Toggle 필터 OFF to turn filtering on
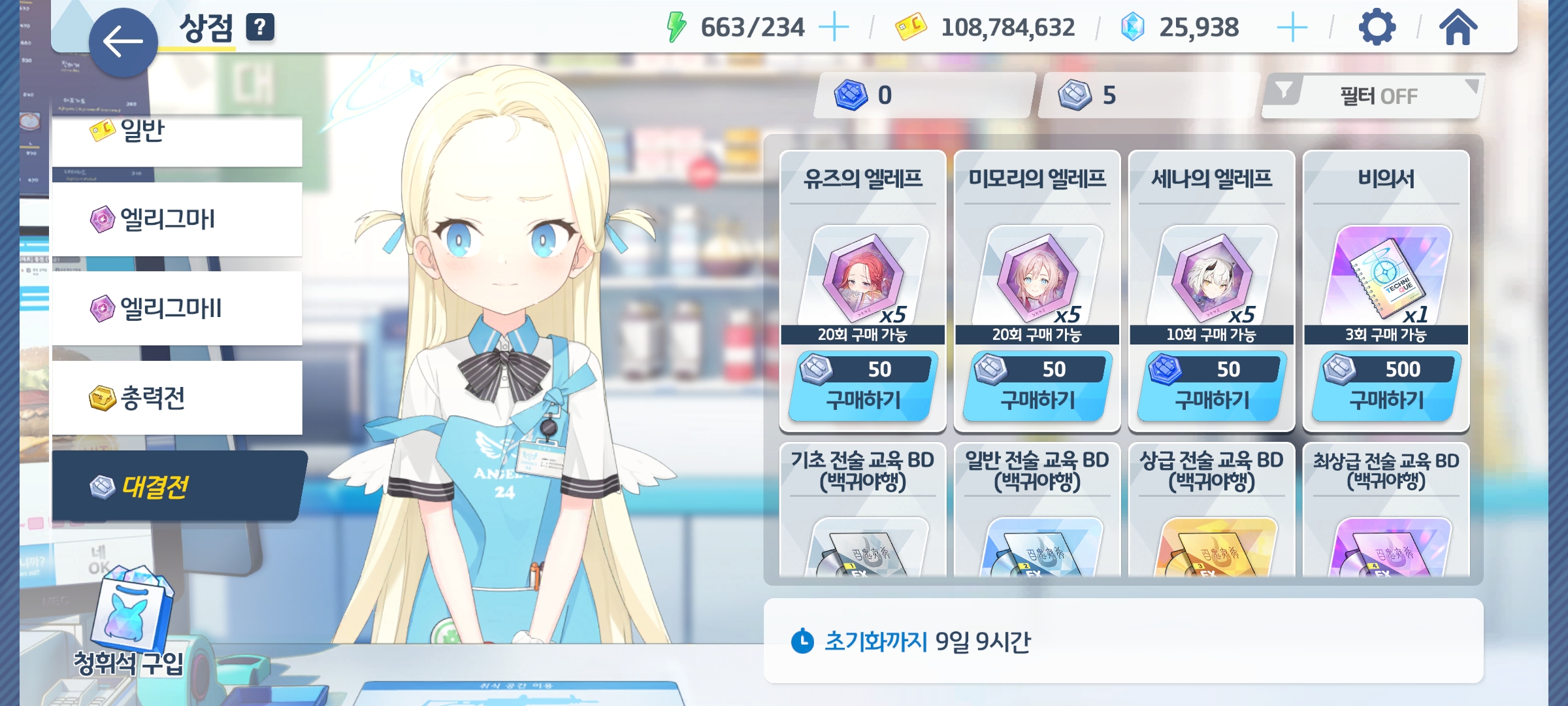Viewport: 1568px width, 706px height. (1377, 95)
